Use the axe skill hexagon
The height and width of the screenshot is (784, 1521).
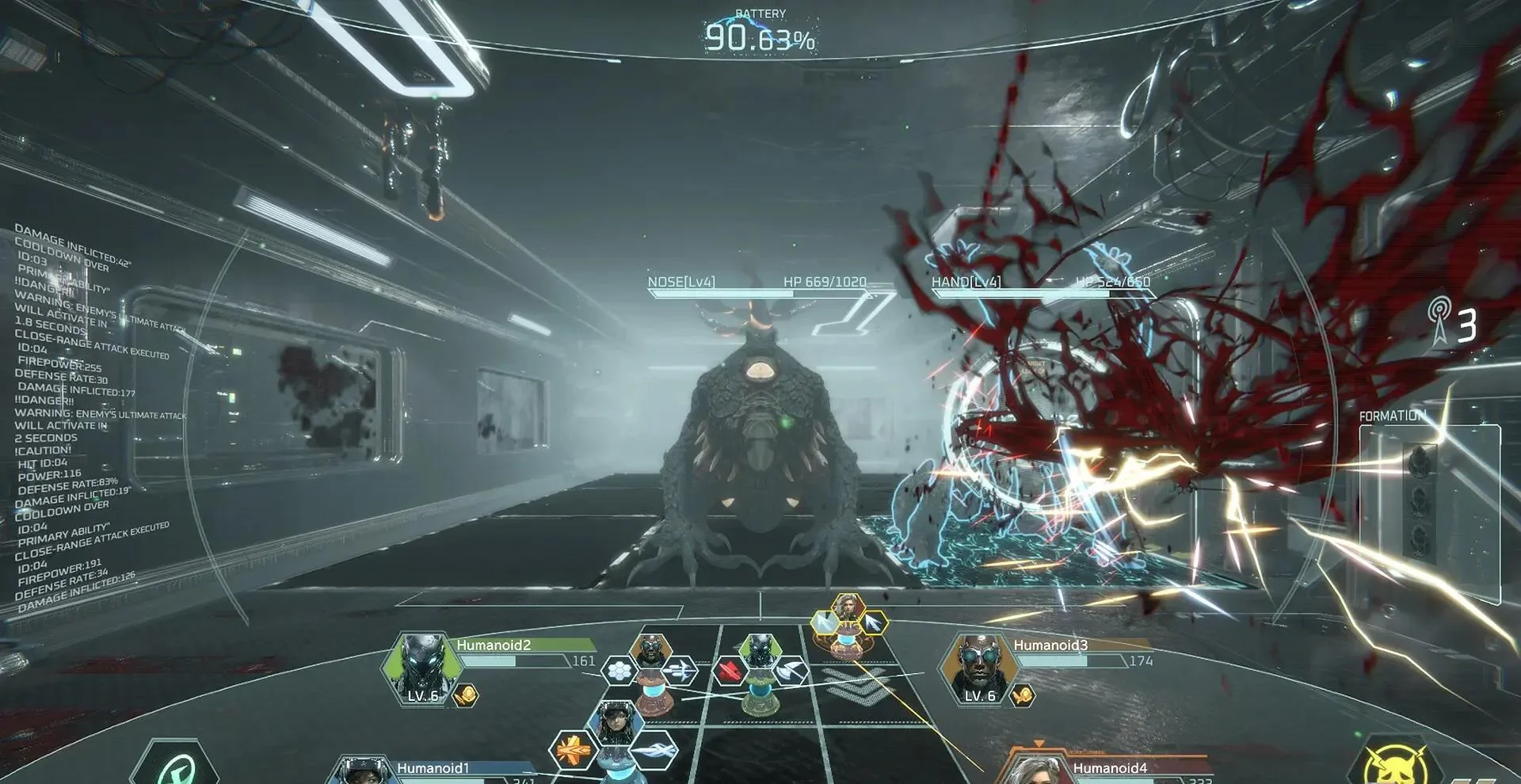click(x=789, y=672)
